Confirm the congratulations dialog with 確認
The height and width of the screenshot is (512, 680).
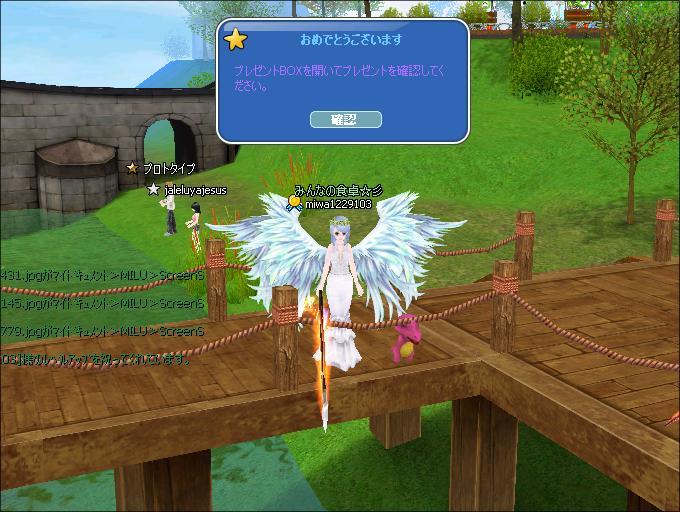[343, 119]
